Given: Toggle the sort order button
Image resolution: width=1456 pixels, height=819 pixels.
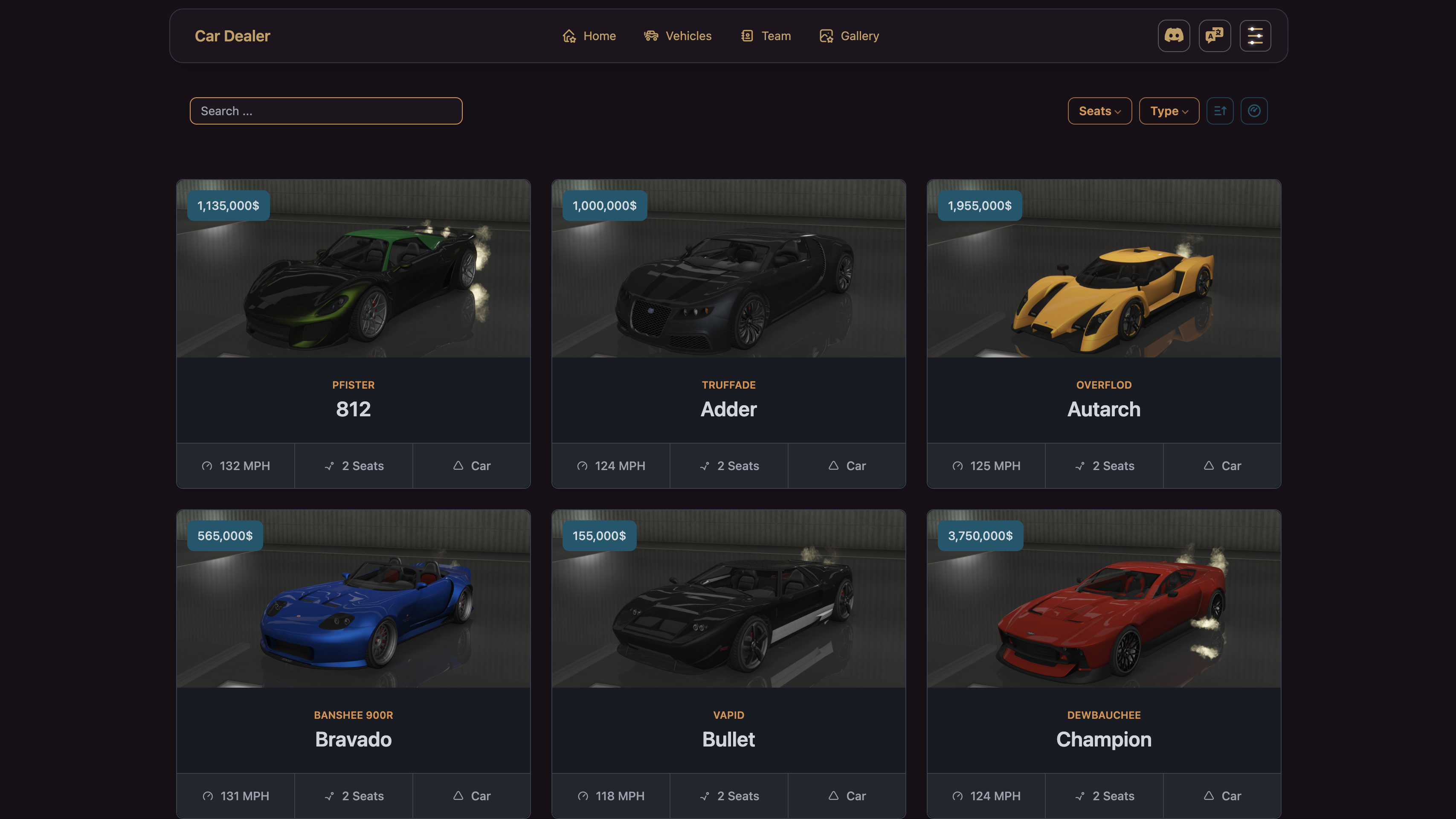Looking at the screenshot, I should click(x=1220, y=111).
